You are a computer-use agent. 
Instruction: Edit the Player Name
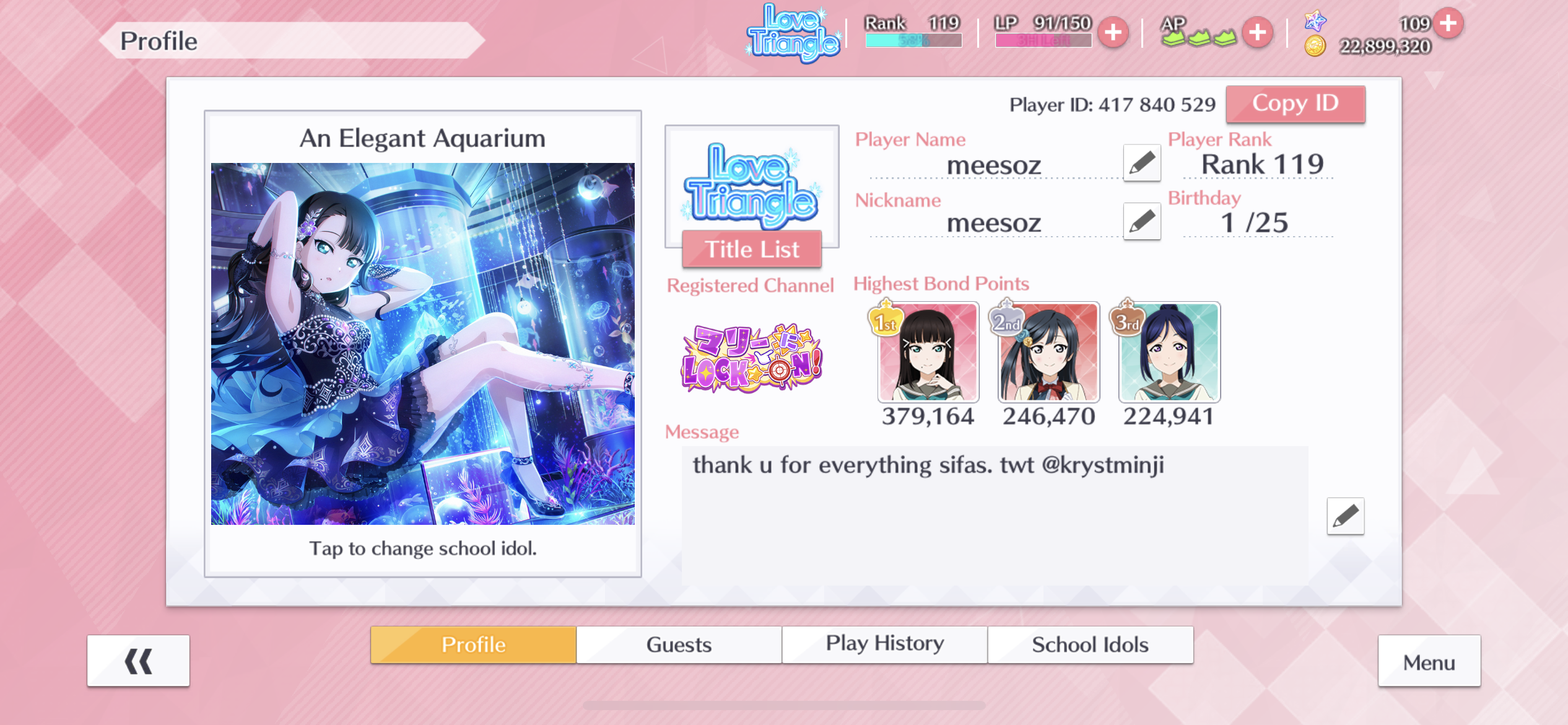tap(1141, 164)
